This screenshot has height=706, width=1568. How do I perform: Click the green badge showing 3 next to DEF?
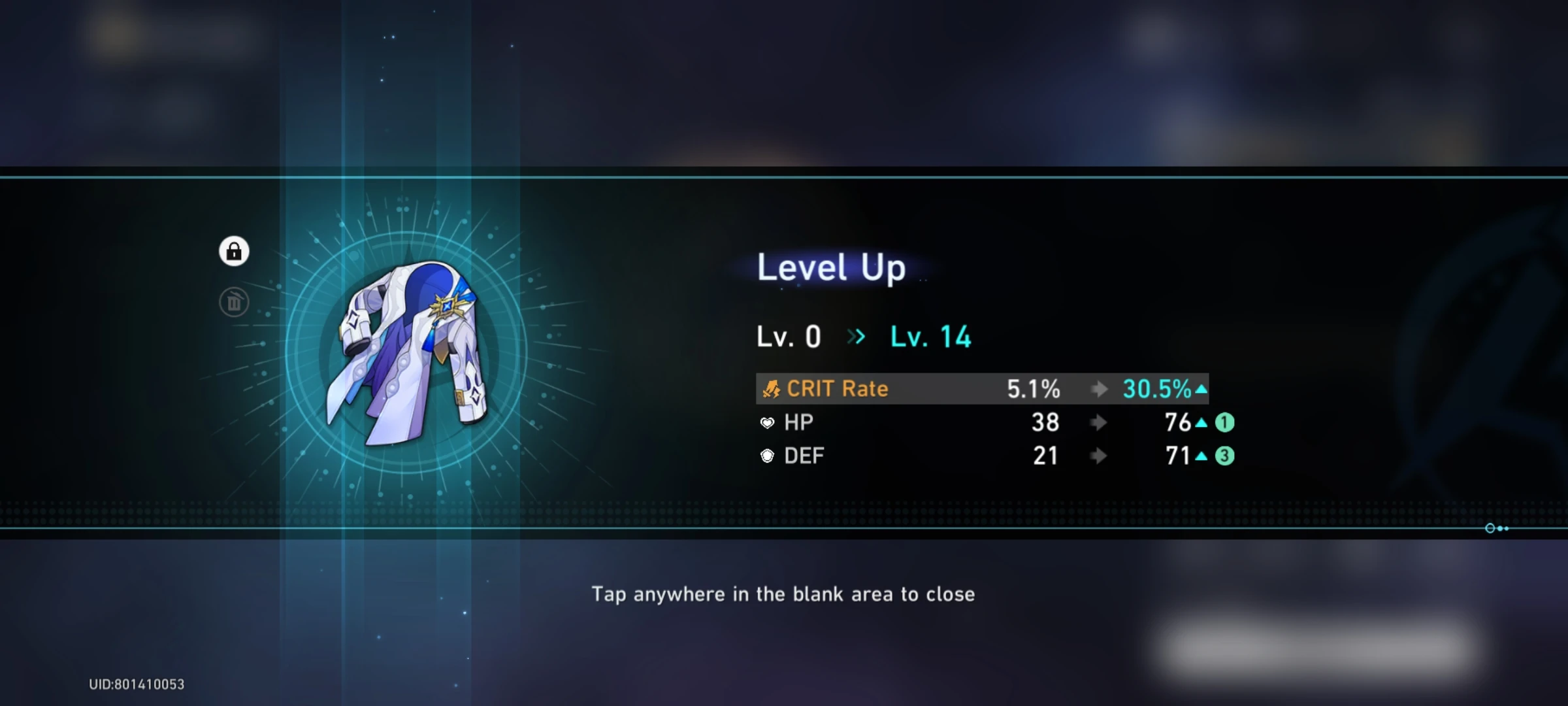pyautogui.click(x=1223, y=456)
